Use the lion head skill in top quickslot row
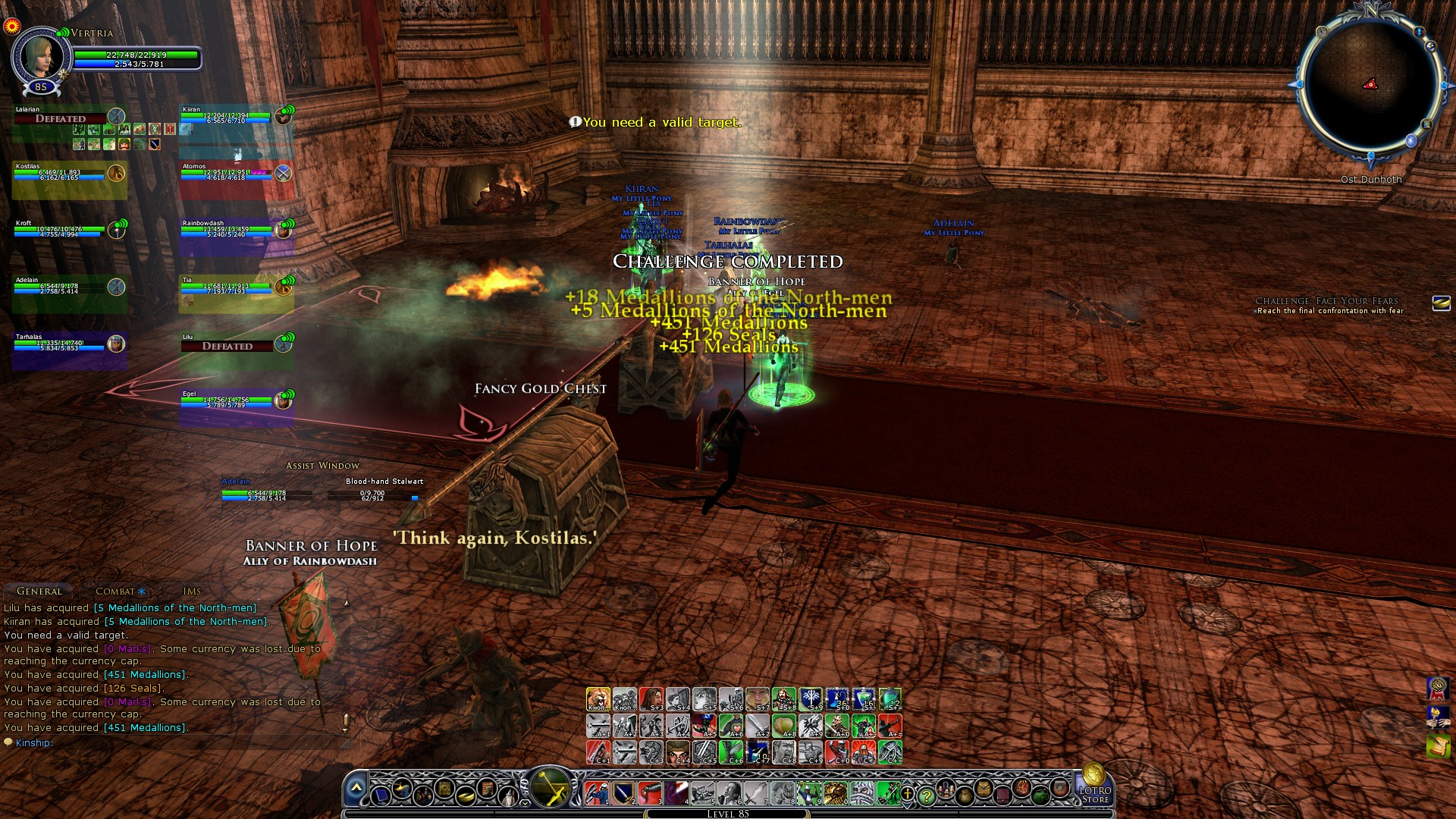 click(598, 698)
